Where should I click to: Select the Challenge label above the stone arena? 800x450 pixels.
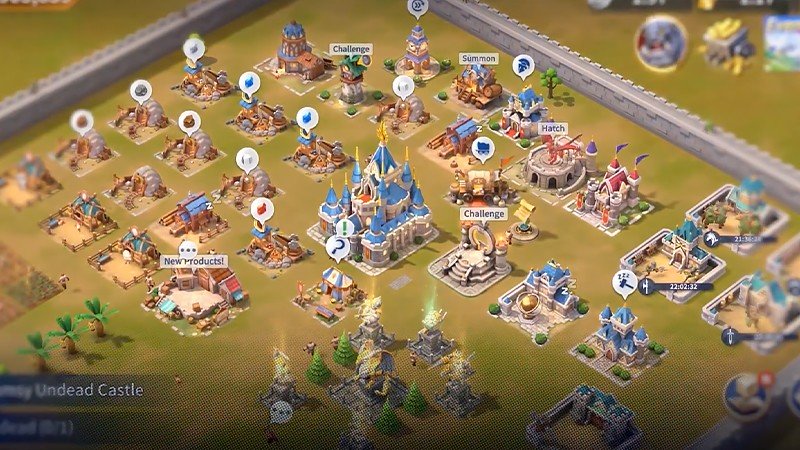pyautogui.click(x=484, y=214)
